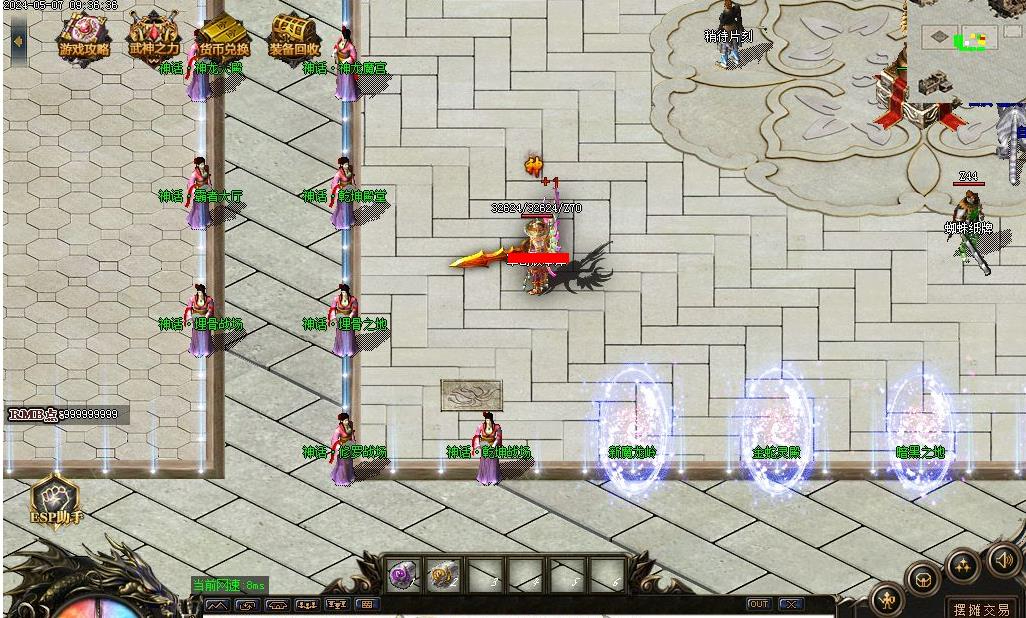Image resolution: width=1026 pixels, height=618 pixels.
Task: Collapse the top icon bar with the arrow
Action: pos(19,42)
